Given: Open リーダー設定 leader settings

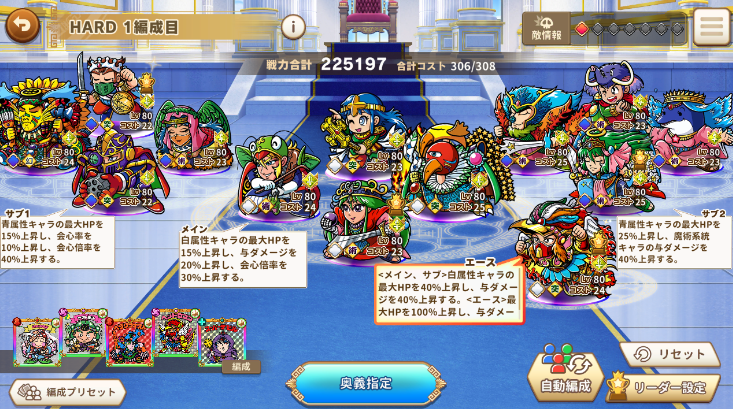Looking at the screenshot, I should 663,386.
